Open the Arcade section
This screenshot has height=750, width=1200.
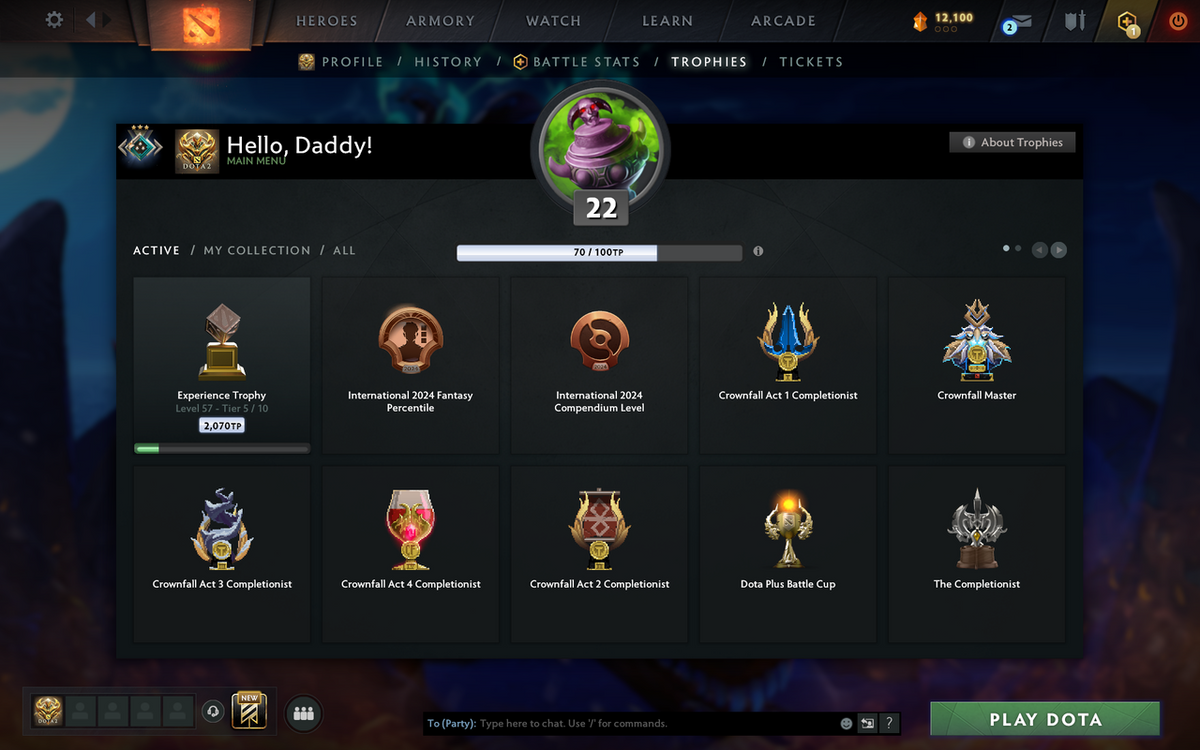coord(783,21)
